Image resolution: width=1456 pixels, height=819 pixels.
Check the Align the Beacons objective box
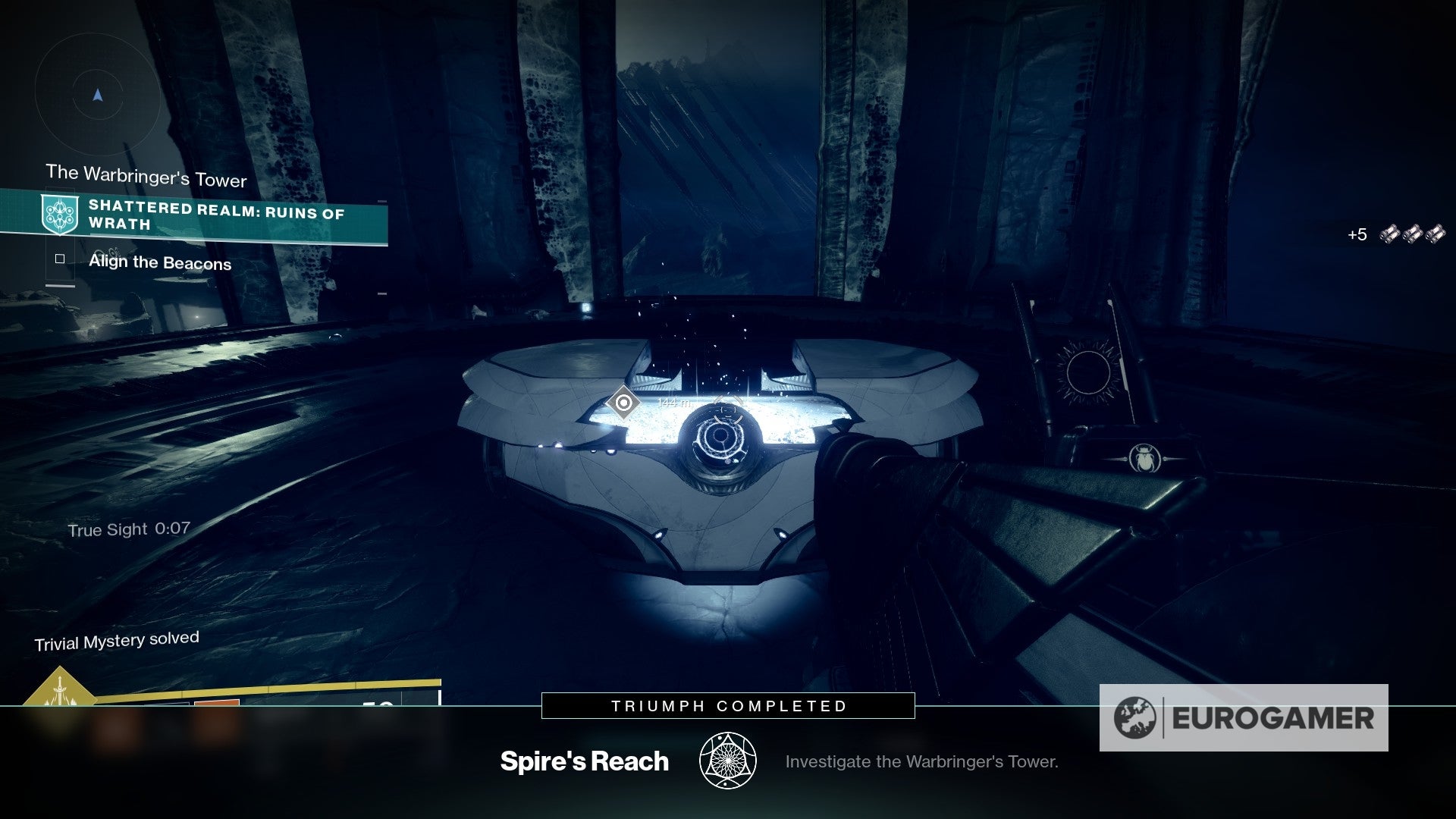[59, 260]
